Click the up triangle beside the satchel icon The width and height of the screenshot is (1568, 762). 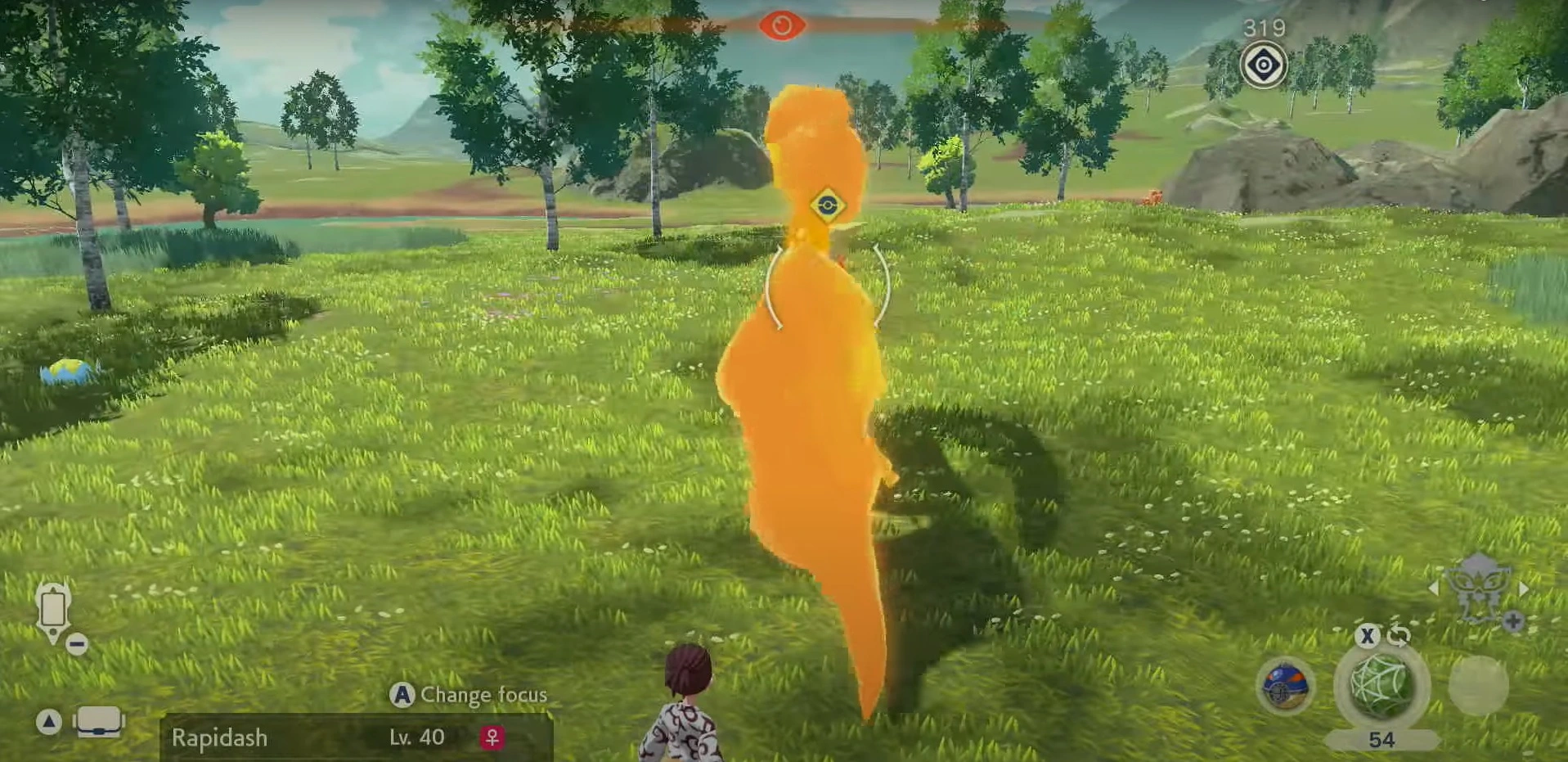click(x=49, y=721)
